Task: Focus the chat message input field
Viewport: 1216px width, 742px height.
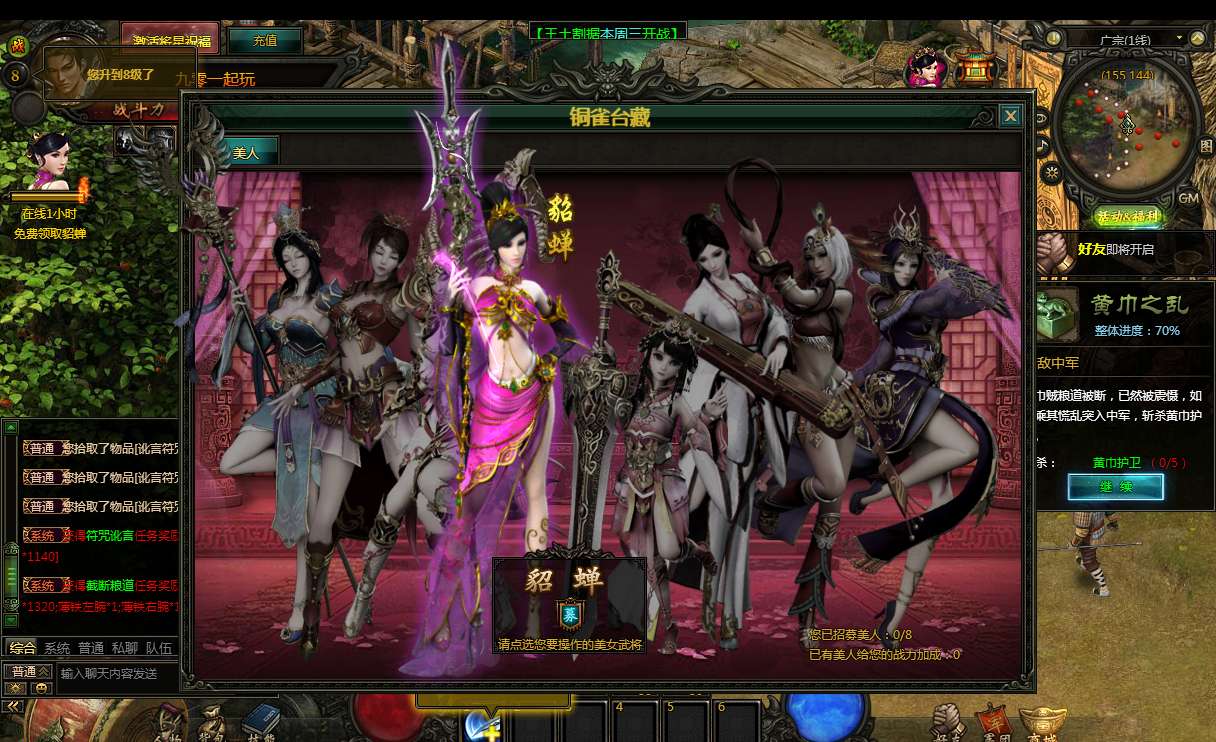Action: [116, 674]
